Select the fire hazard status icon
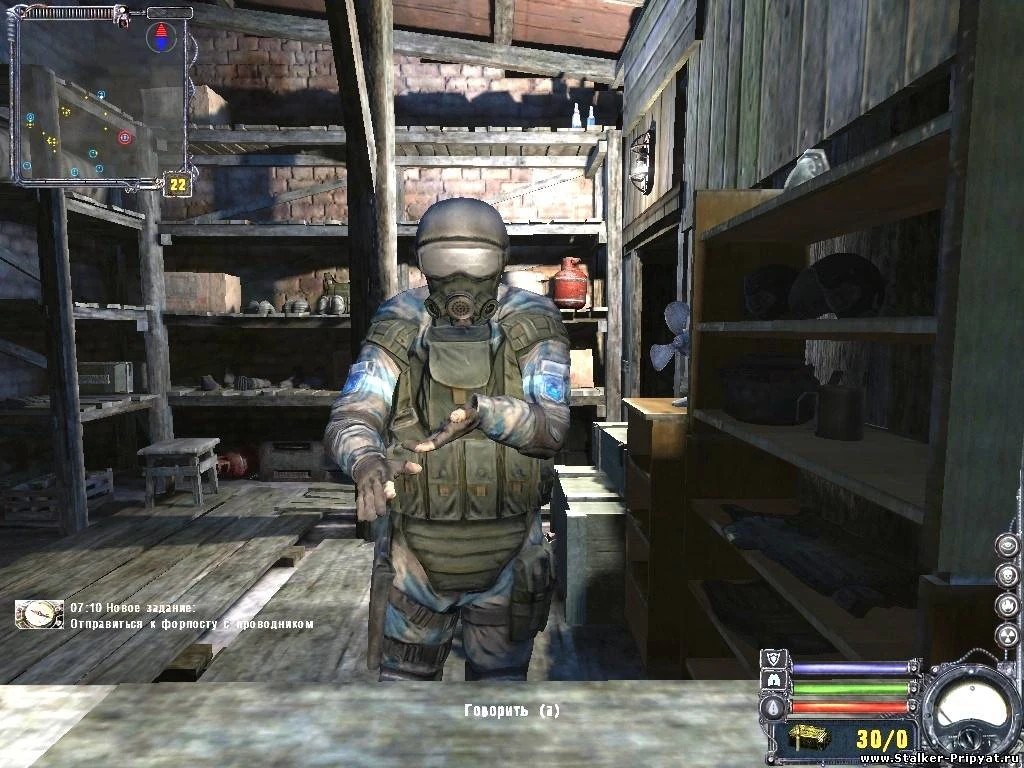The image size is (1024, 768). tap(1006, 606)
